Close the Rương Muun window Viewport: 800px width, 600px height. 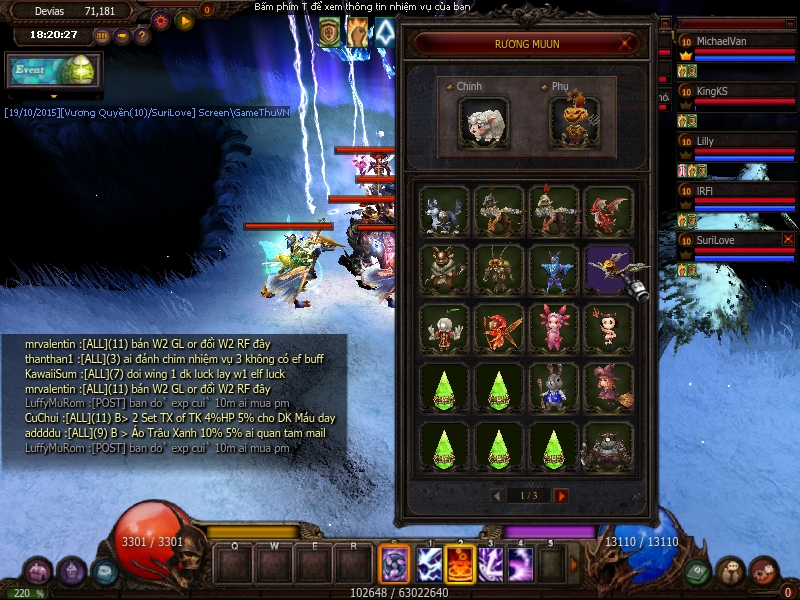click(x=627, y=43)
